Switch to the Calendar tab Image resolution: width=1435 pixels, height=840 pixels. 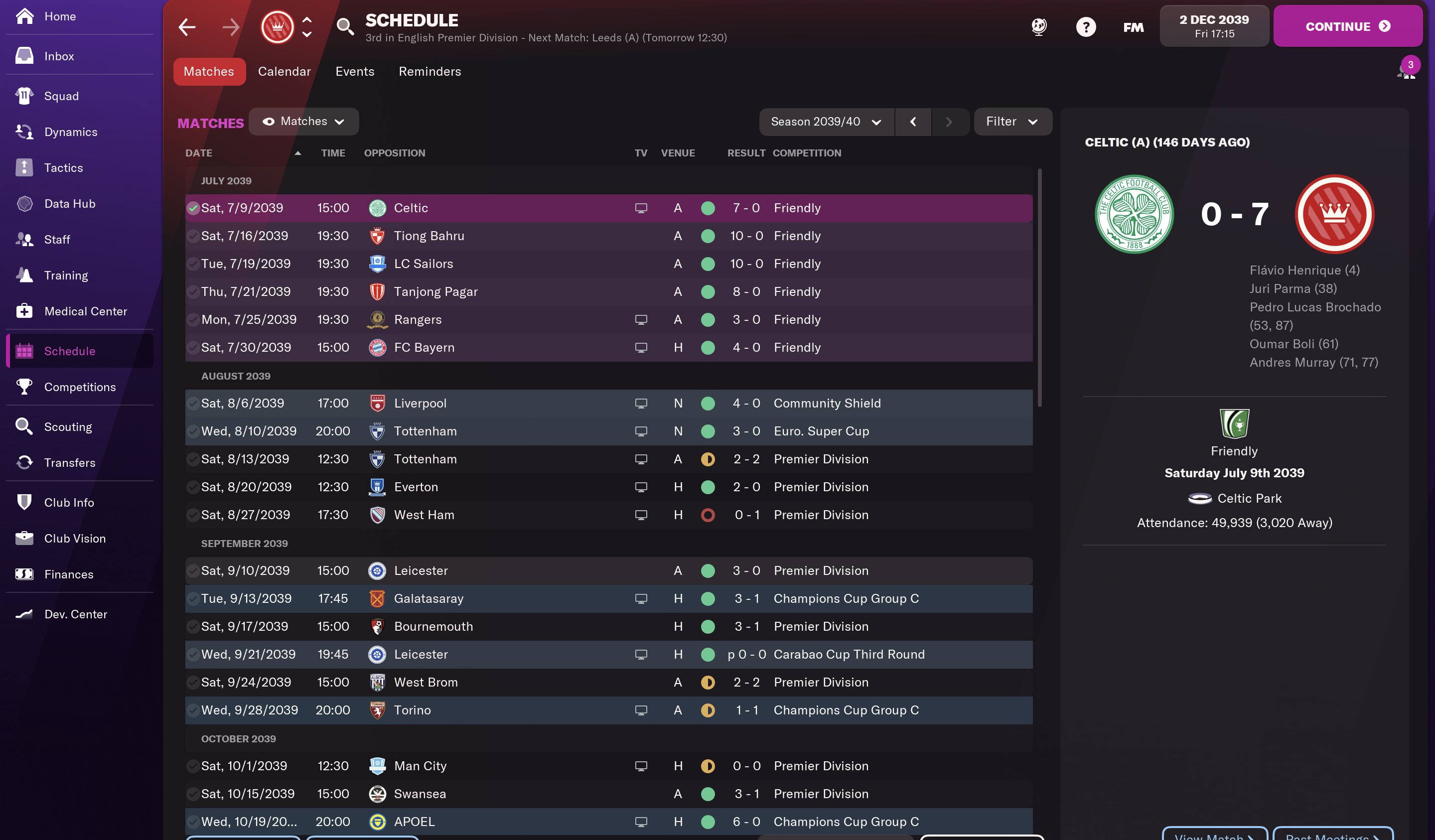pos(284,71)
